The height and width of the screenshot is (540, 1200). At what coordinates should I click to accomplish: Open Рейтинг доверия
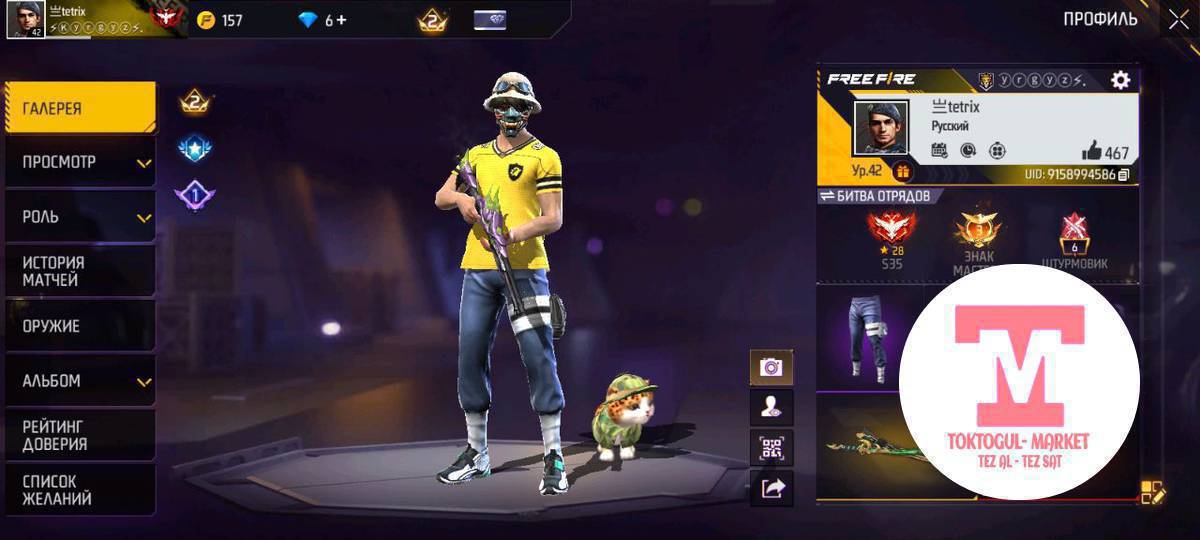click(80, 435)
